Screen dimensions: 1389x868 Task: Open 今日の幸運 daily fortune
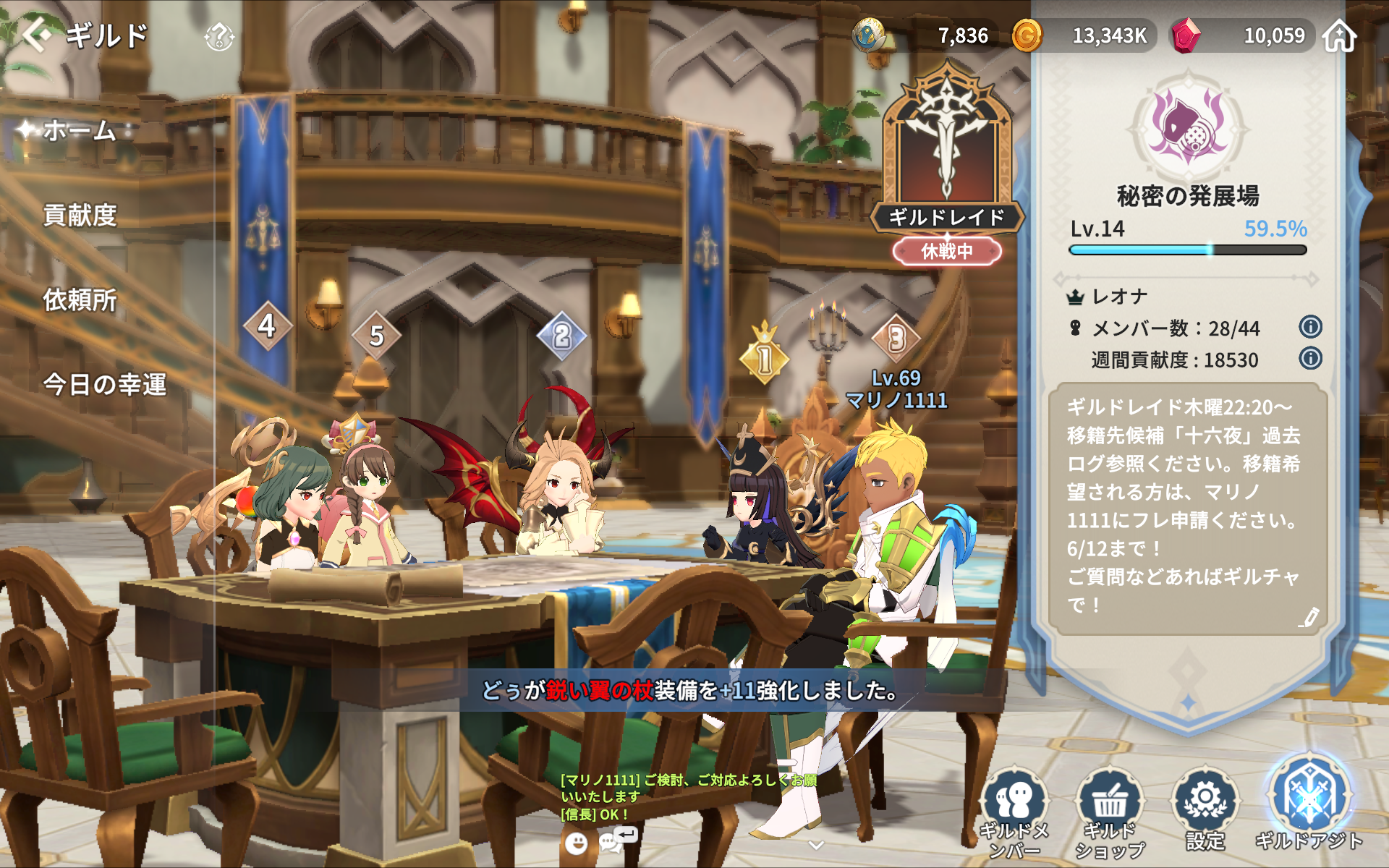[x=105, y=384]
